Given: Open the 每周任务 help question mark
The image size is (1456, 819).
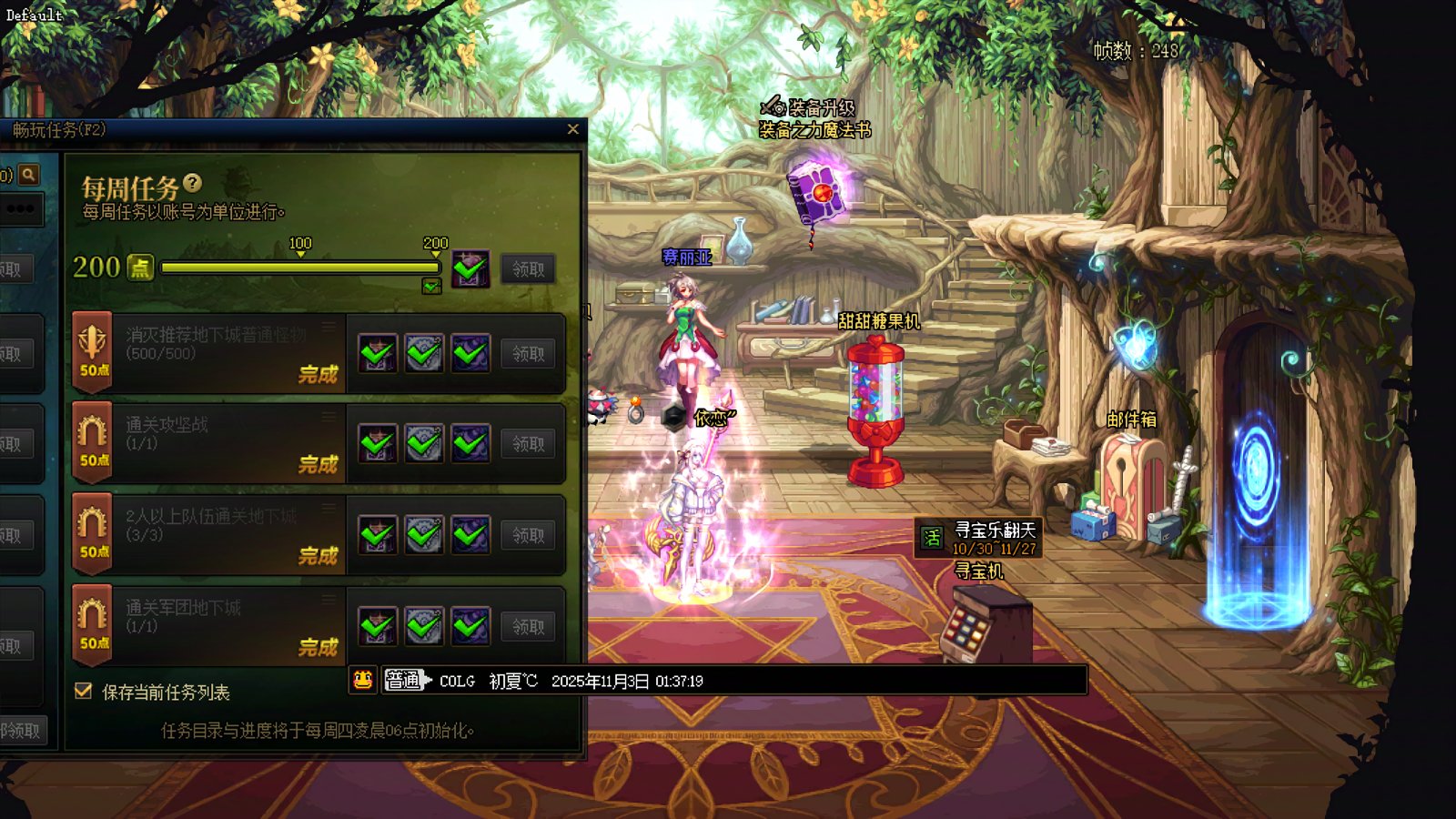Looking at the screenshot, I should point(192,183).
